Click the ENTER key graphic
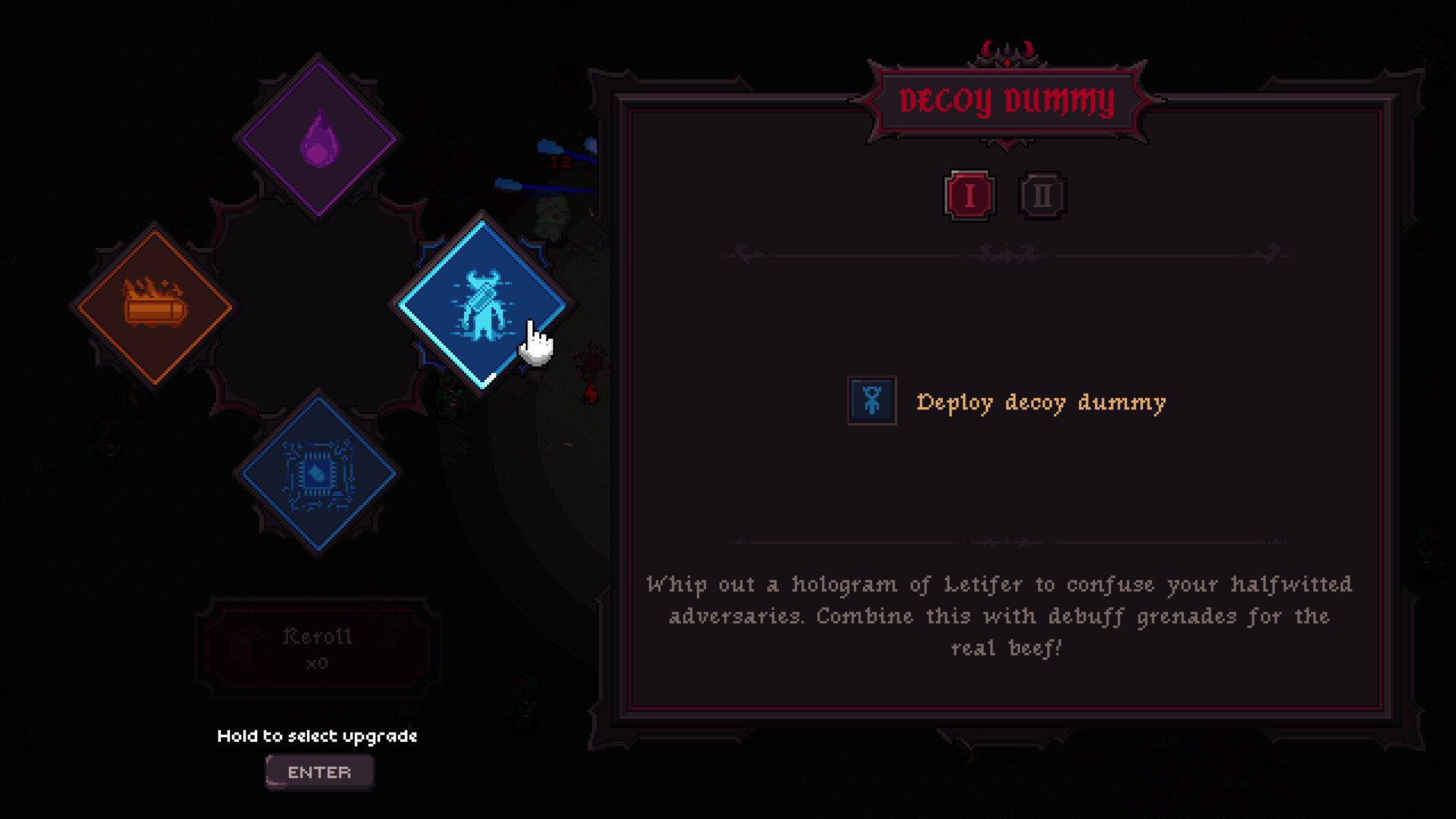 (x=318, y=771)
